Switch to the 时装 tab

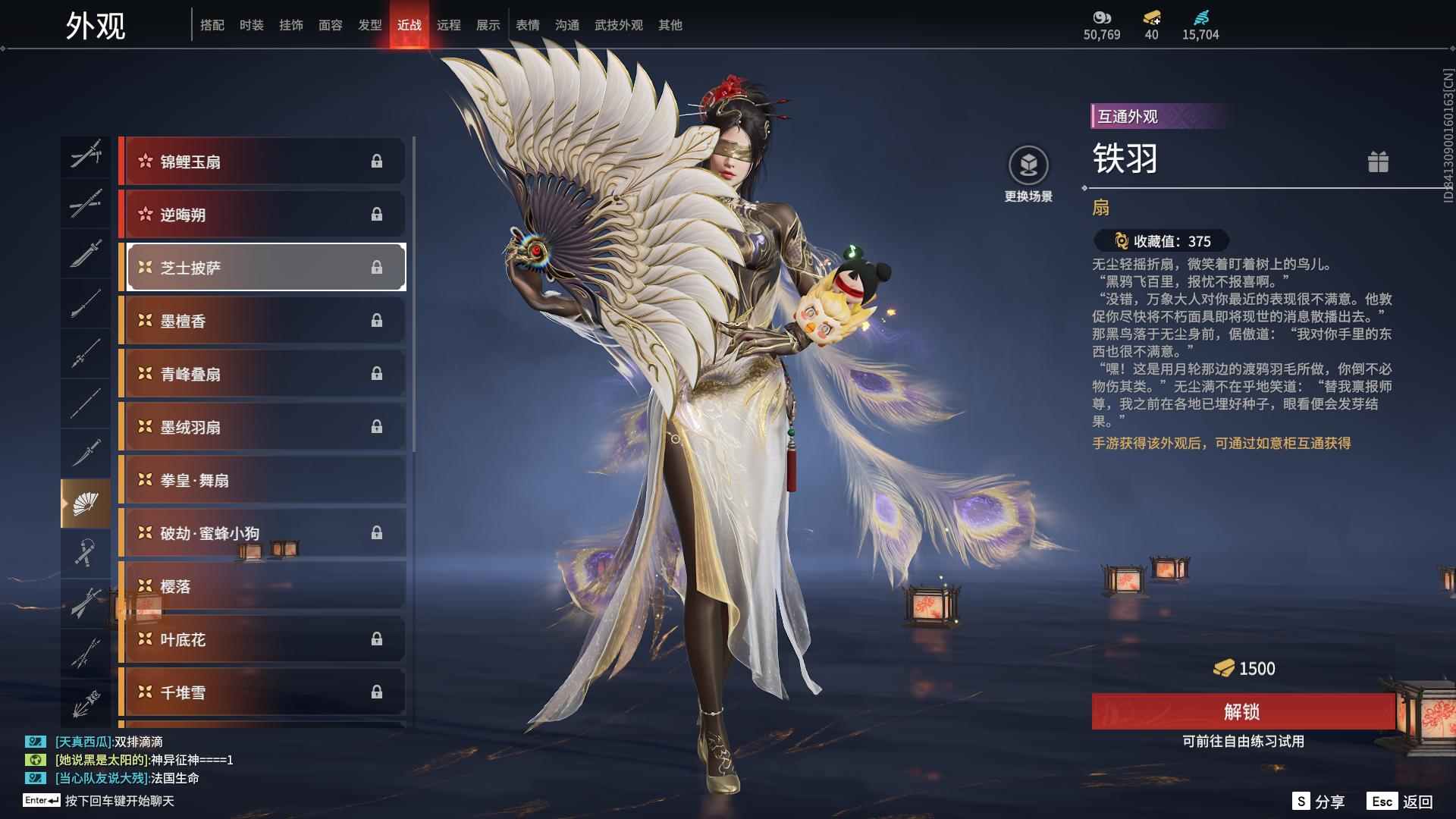coord(251,24)
